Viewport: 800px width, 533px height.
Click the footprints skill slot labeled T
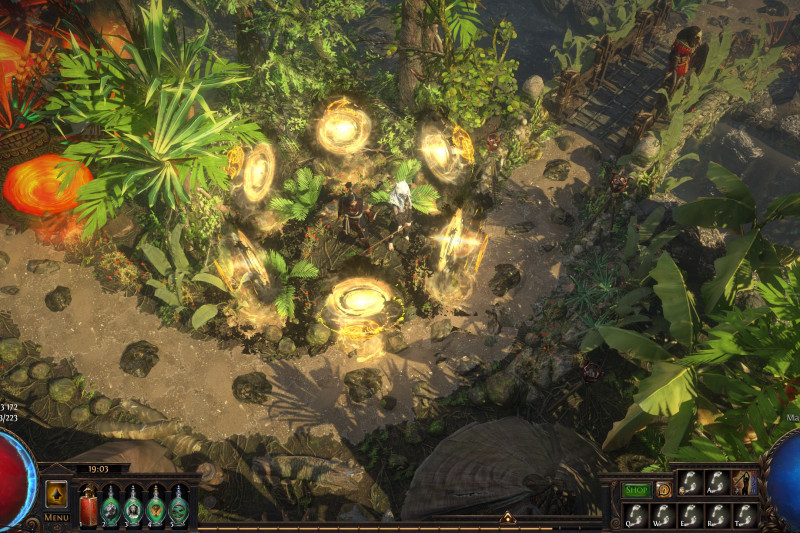(x=744, y=514)
